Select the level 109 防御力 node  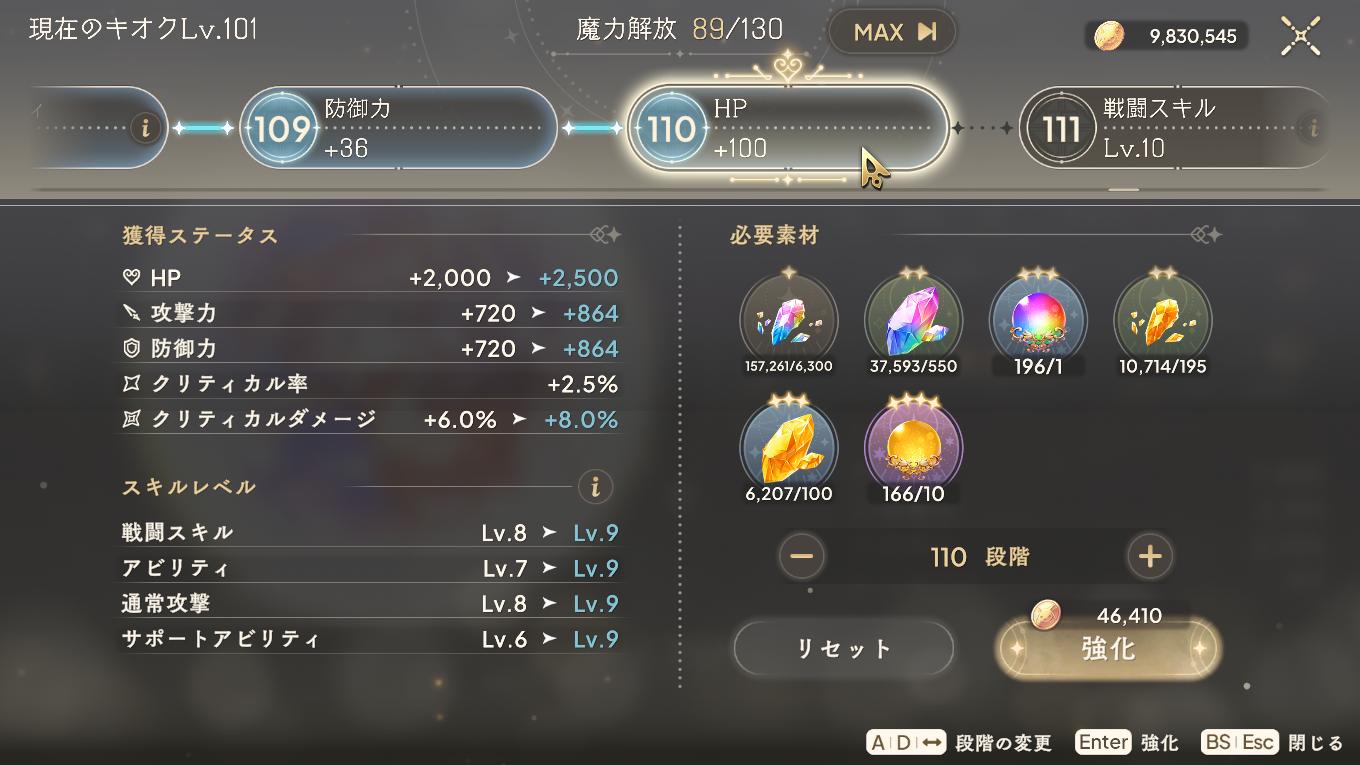[397, 127]
